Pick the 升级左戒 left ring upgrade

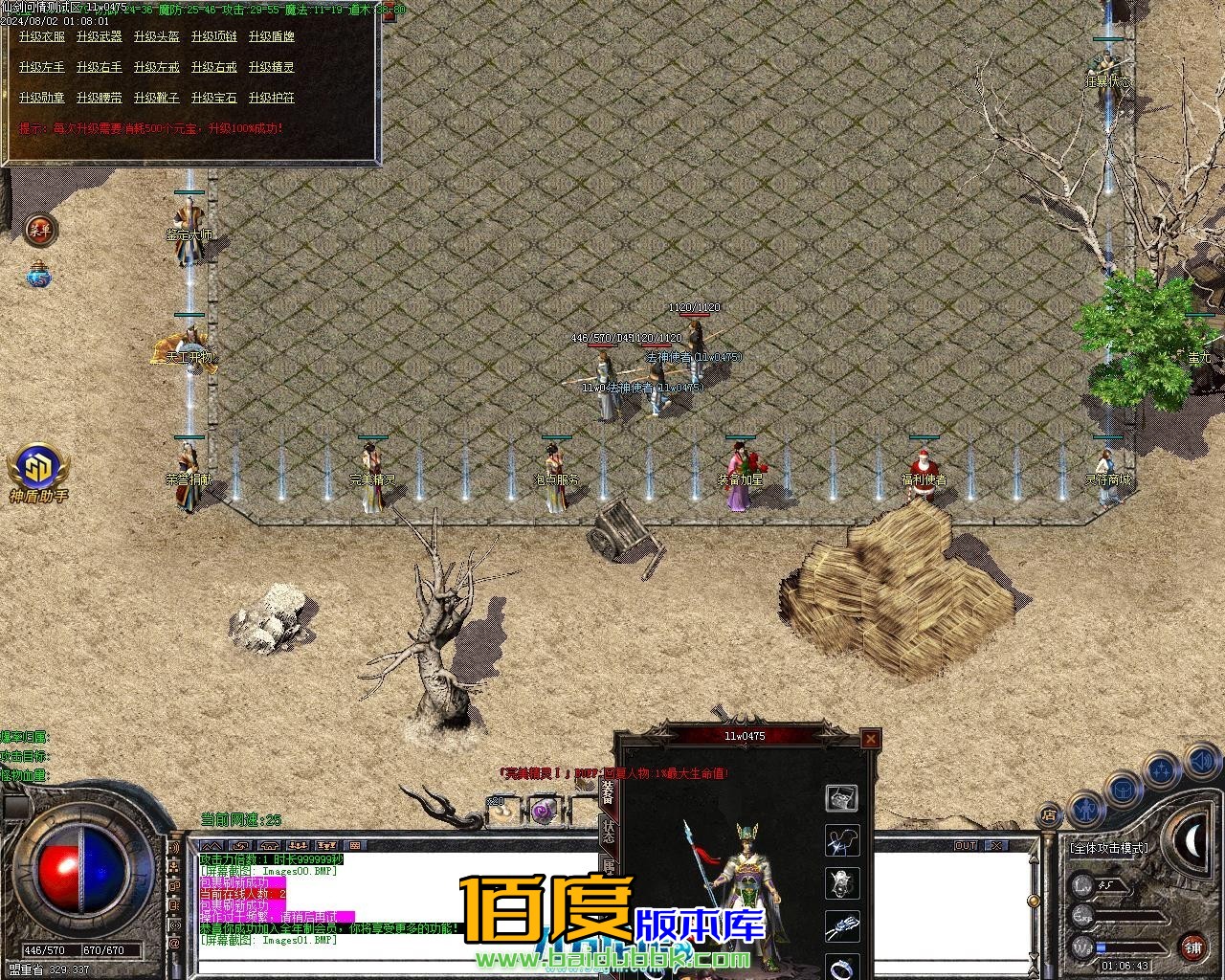click(x=157, y=67)
